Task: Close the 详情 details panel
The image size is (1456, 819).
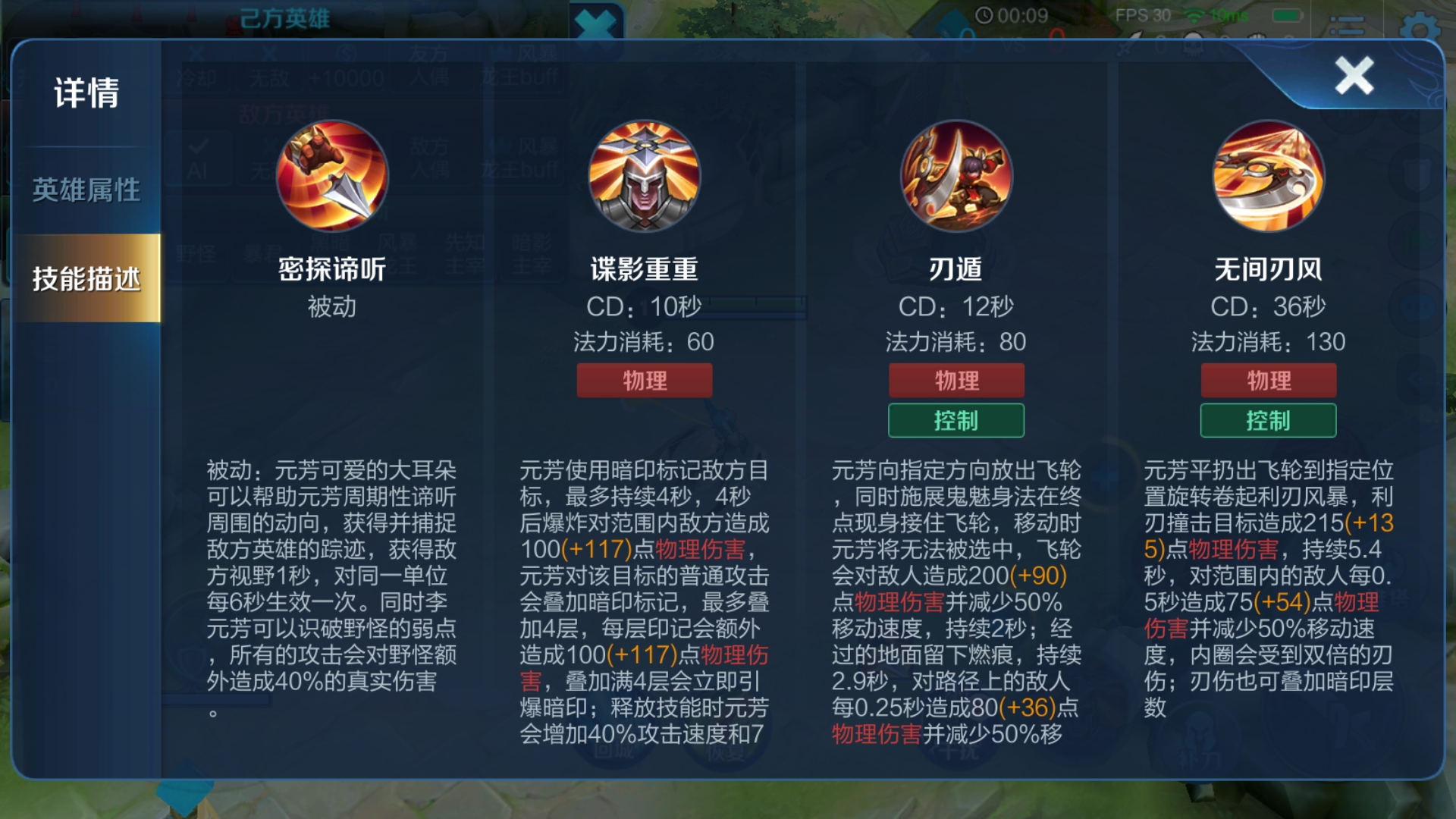Action: point(1356,76)
